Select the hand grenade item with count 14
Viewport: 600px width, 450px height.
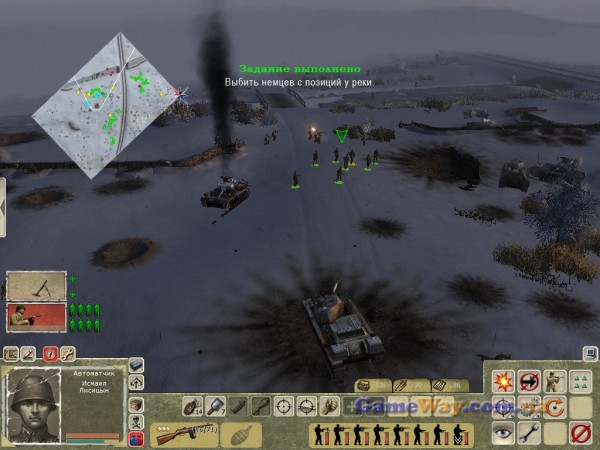192,406
